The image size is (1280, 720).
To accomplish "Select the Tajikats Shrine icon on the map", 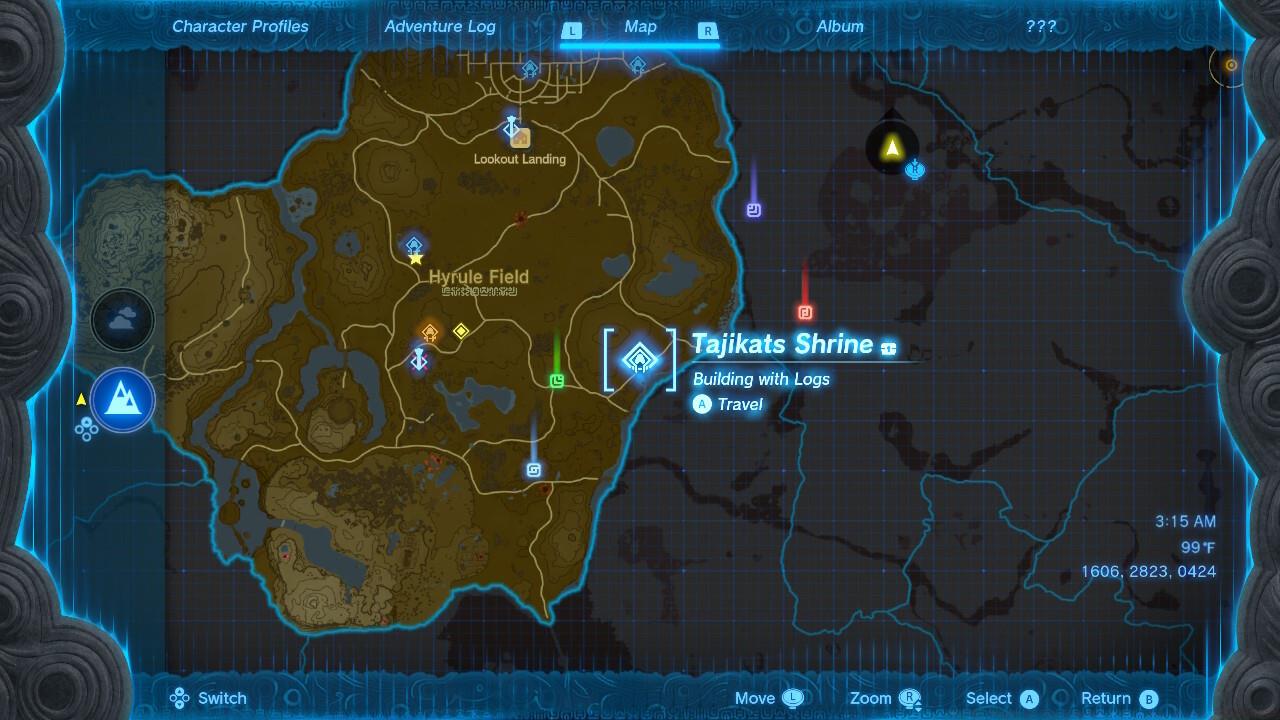I will (638, 360).
